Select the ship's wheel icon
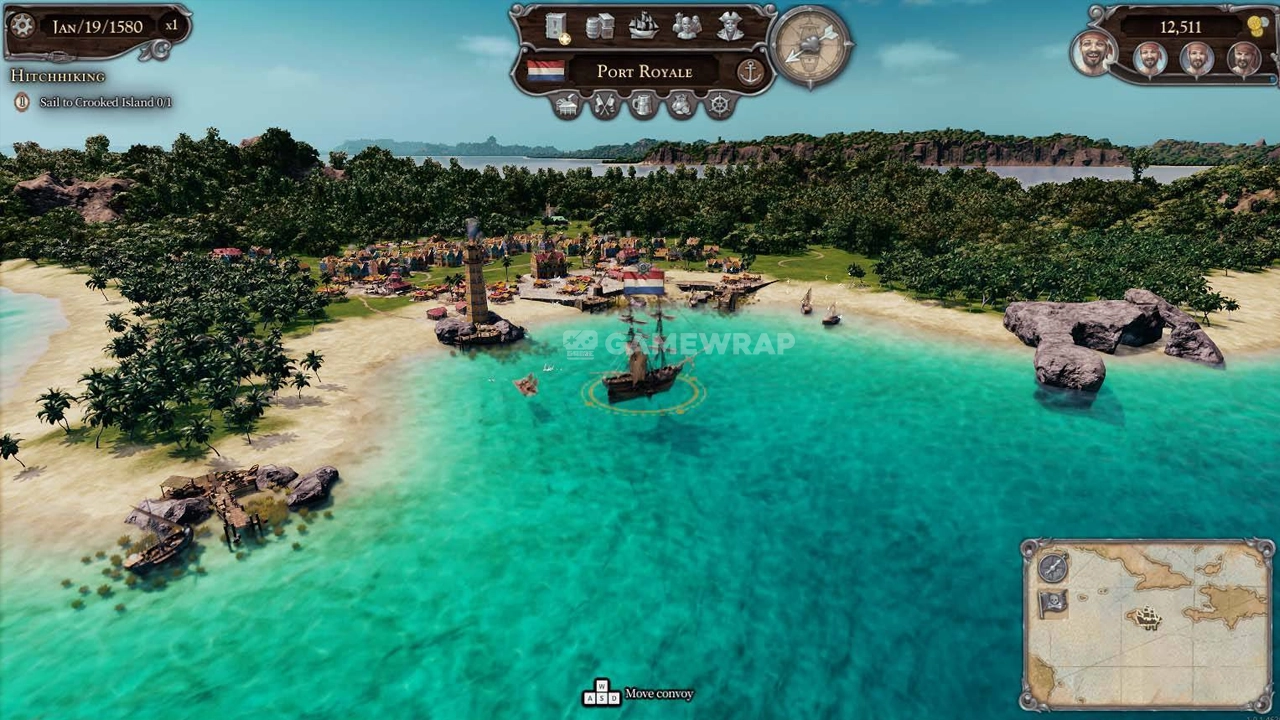 (x=719, y=104)
